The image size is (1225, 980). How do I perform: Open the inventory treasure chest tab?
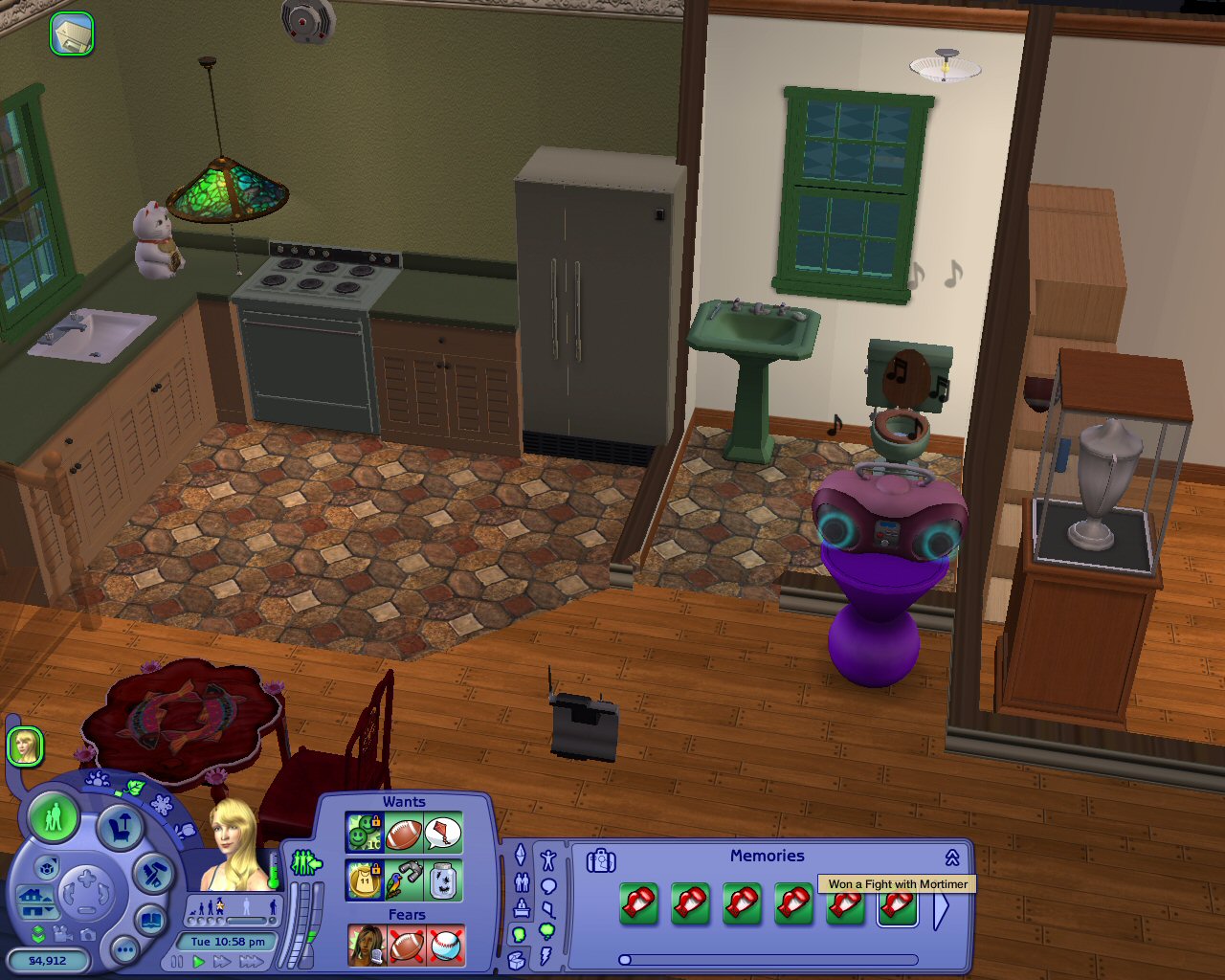point(517,959)
